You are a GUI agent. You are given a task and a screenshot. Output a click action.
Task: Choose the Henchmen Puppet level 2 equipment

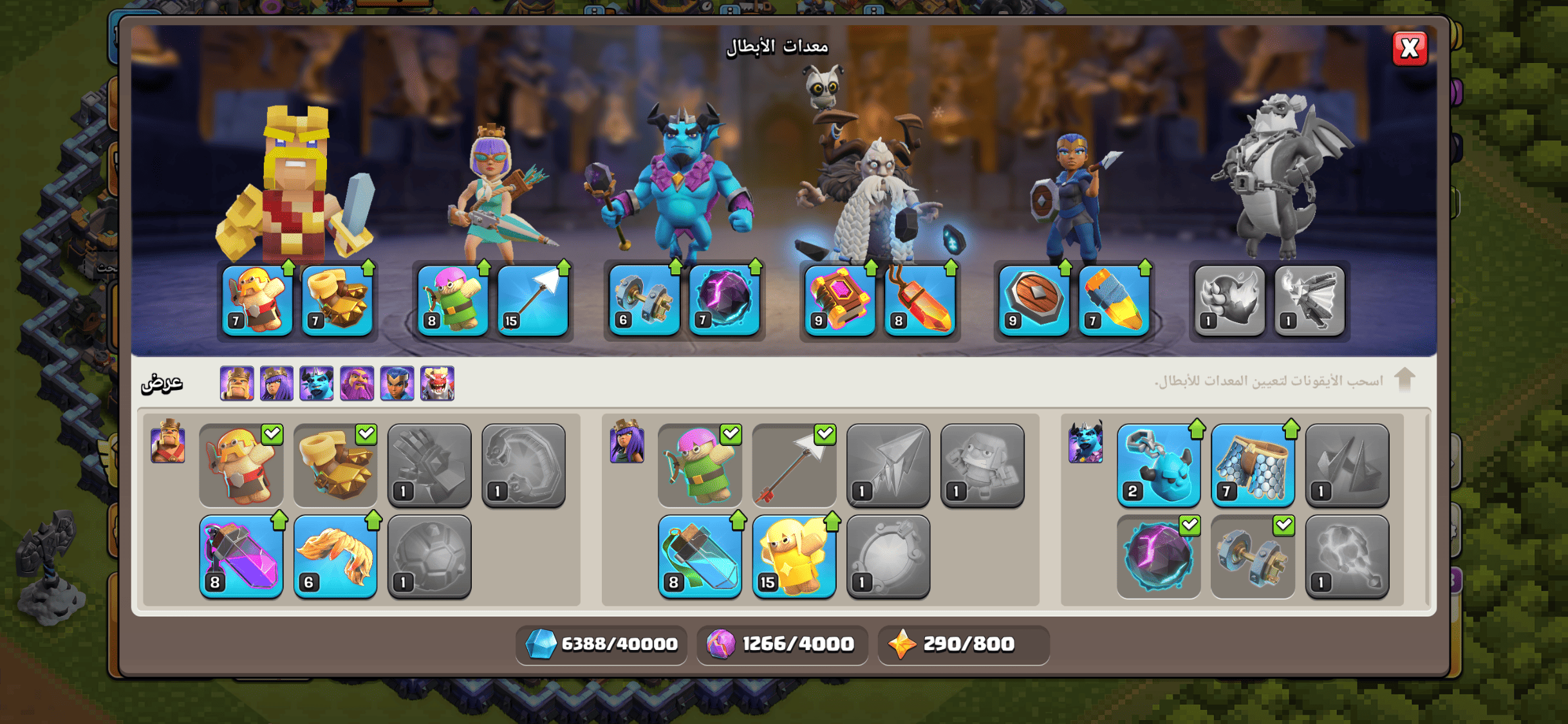point(1159,465)
